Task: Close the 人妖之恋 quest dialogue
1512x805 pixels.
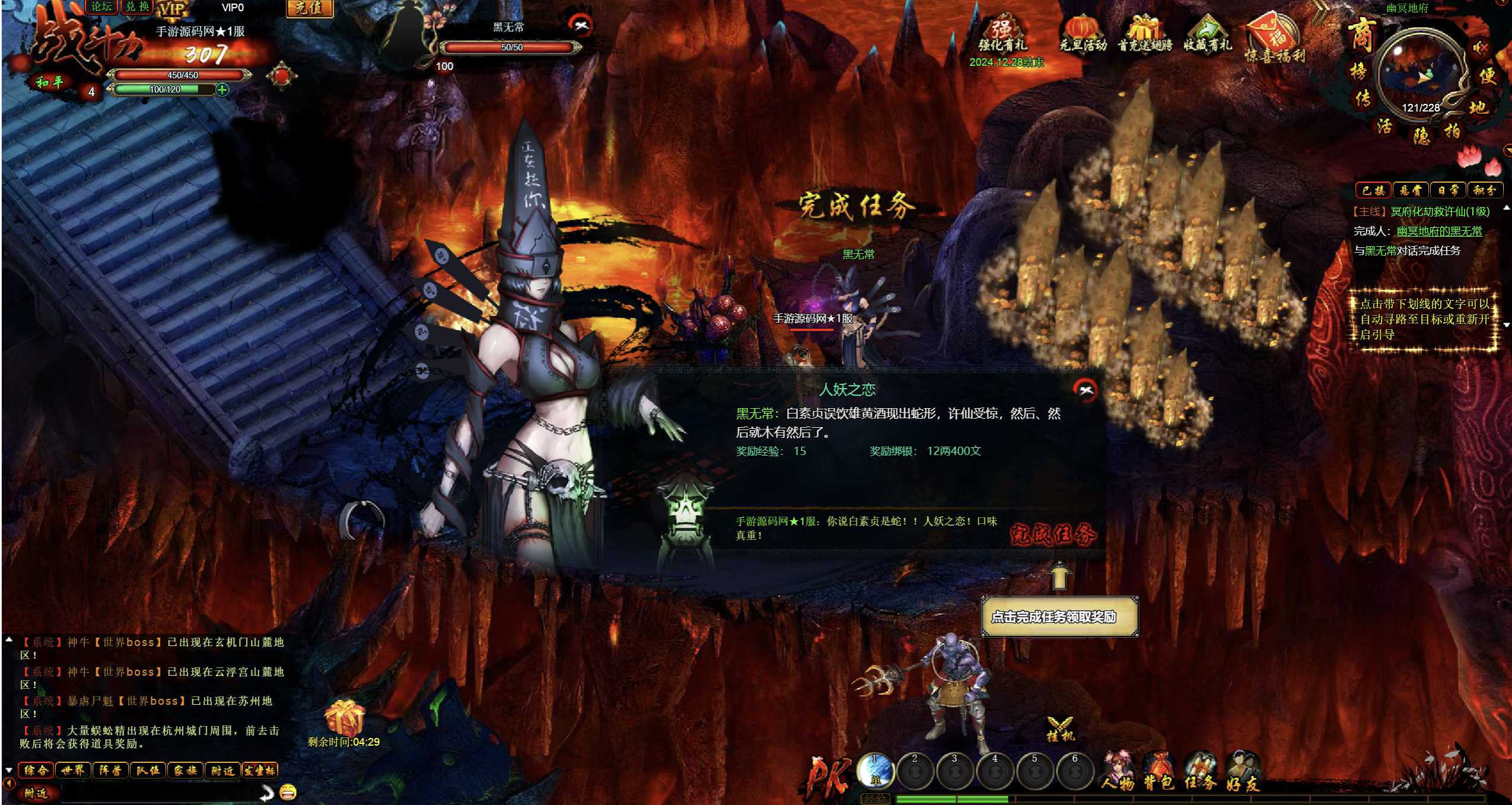Action: [1085, 390]
